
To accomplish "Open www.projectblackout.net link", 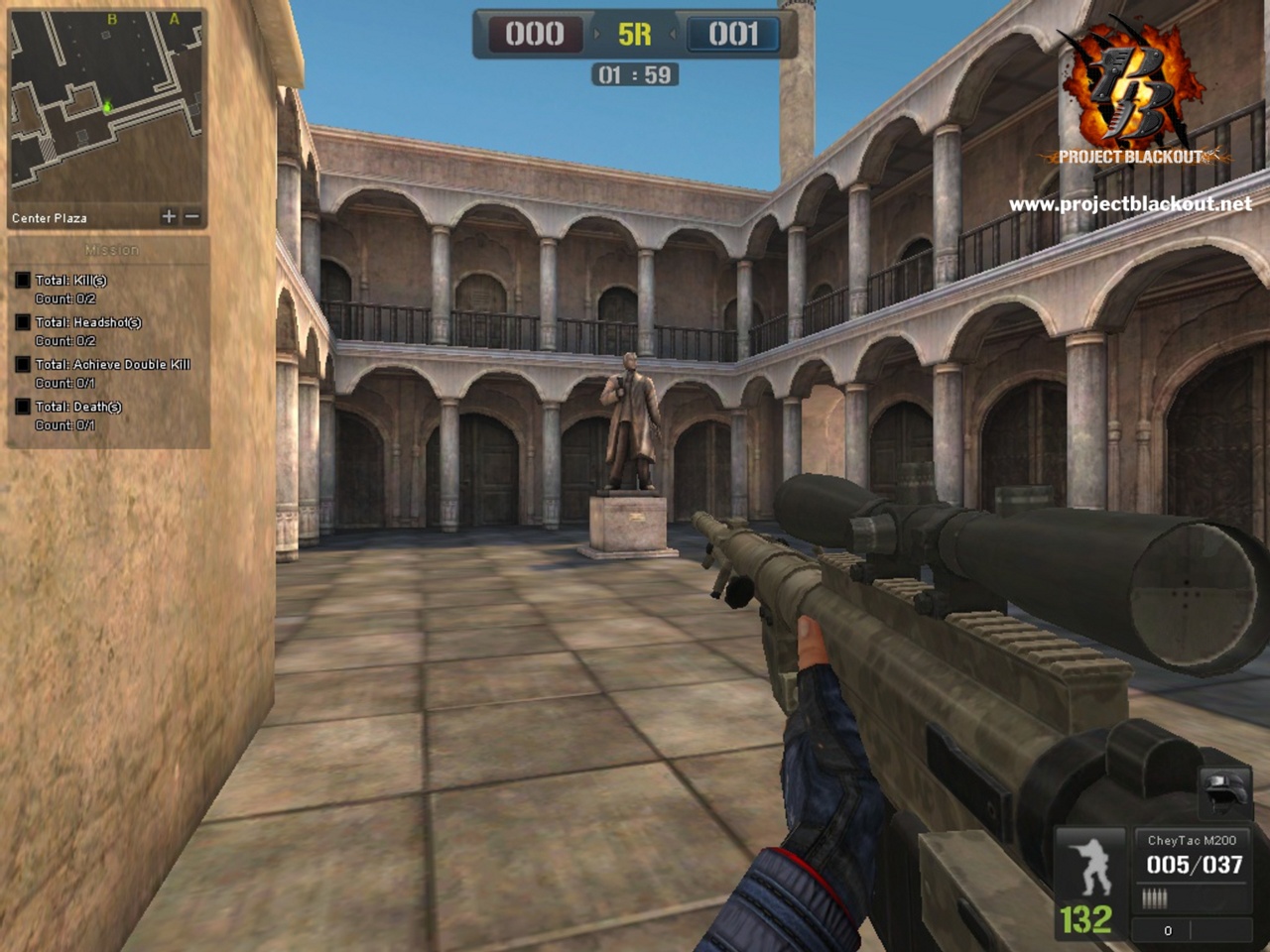I will 1133,202.
